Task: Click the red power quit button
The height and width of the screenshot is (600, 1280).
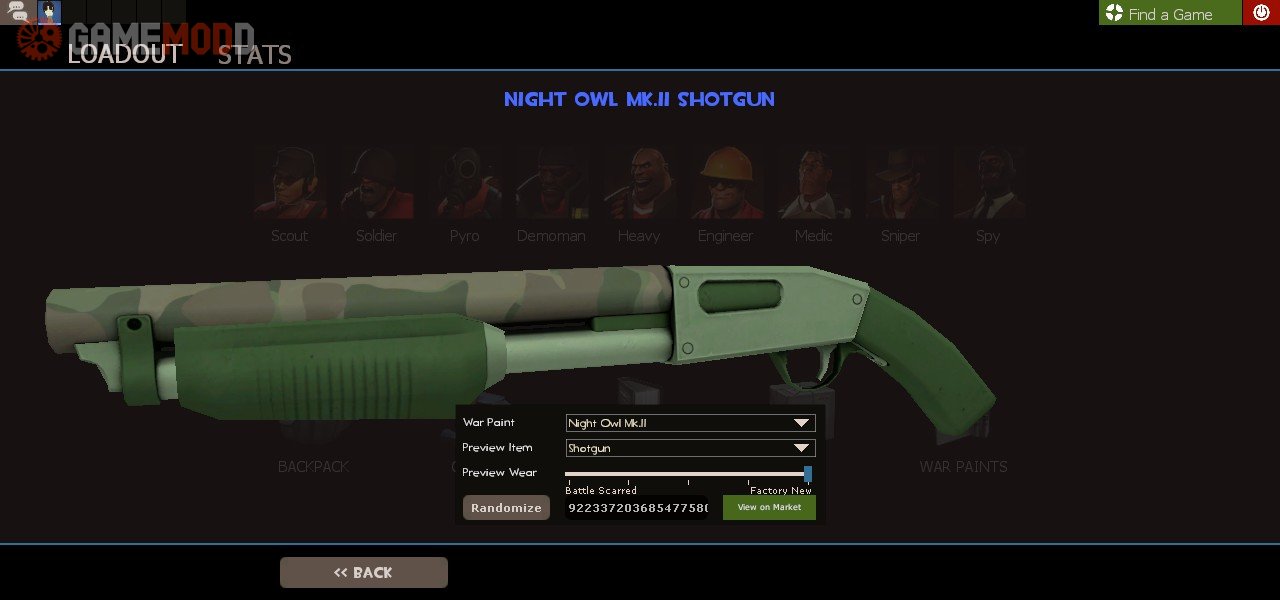Action: click(x=1261, y=13)
